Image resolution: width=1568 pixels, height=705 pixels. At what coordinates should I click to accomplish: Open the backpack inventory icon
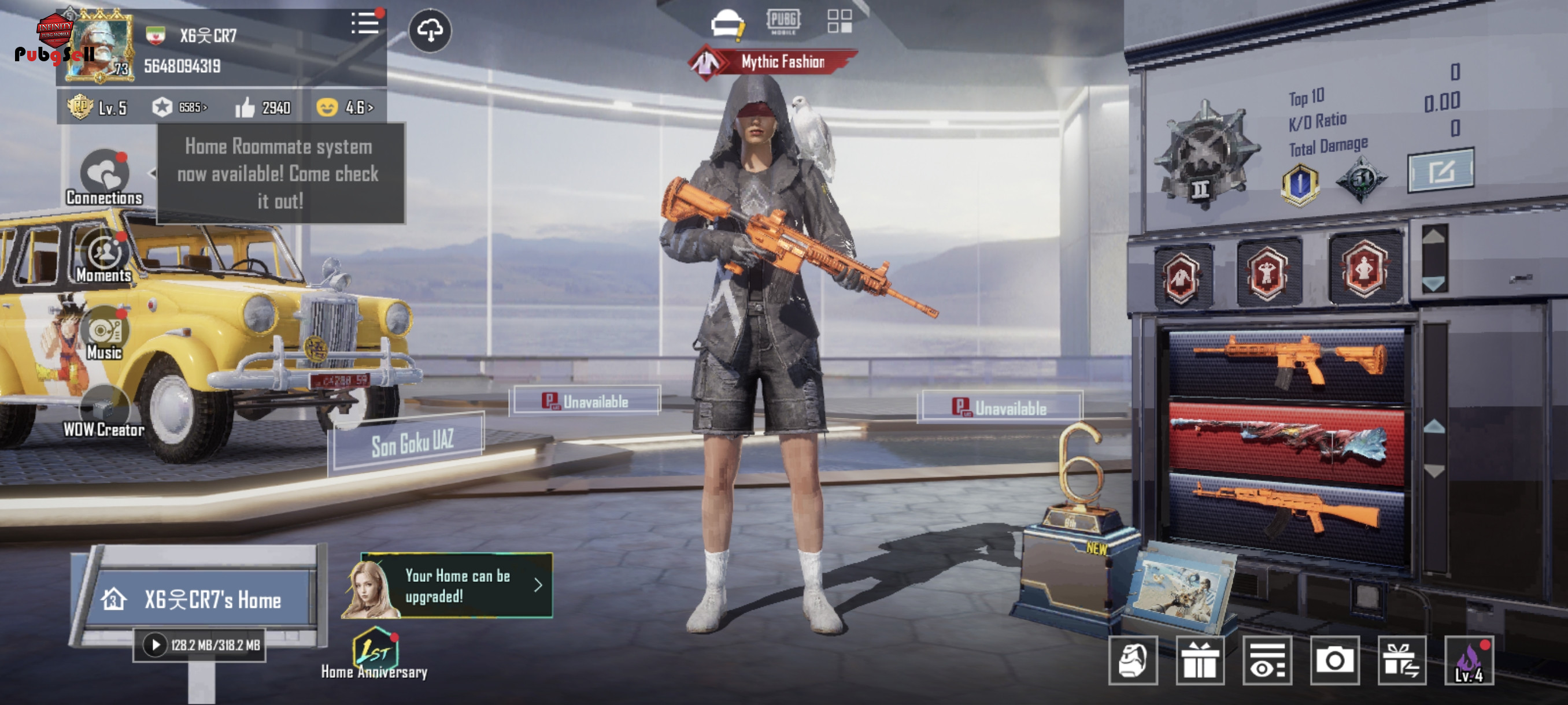[1132, 661]
